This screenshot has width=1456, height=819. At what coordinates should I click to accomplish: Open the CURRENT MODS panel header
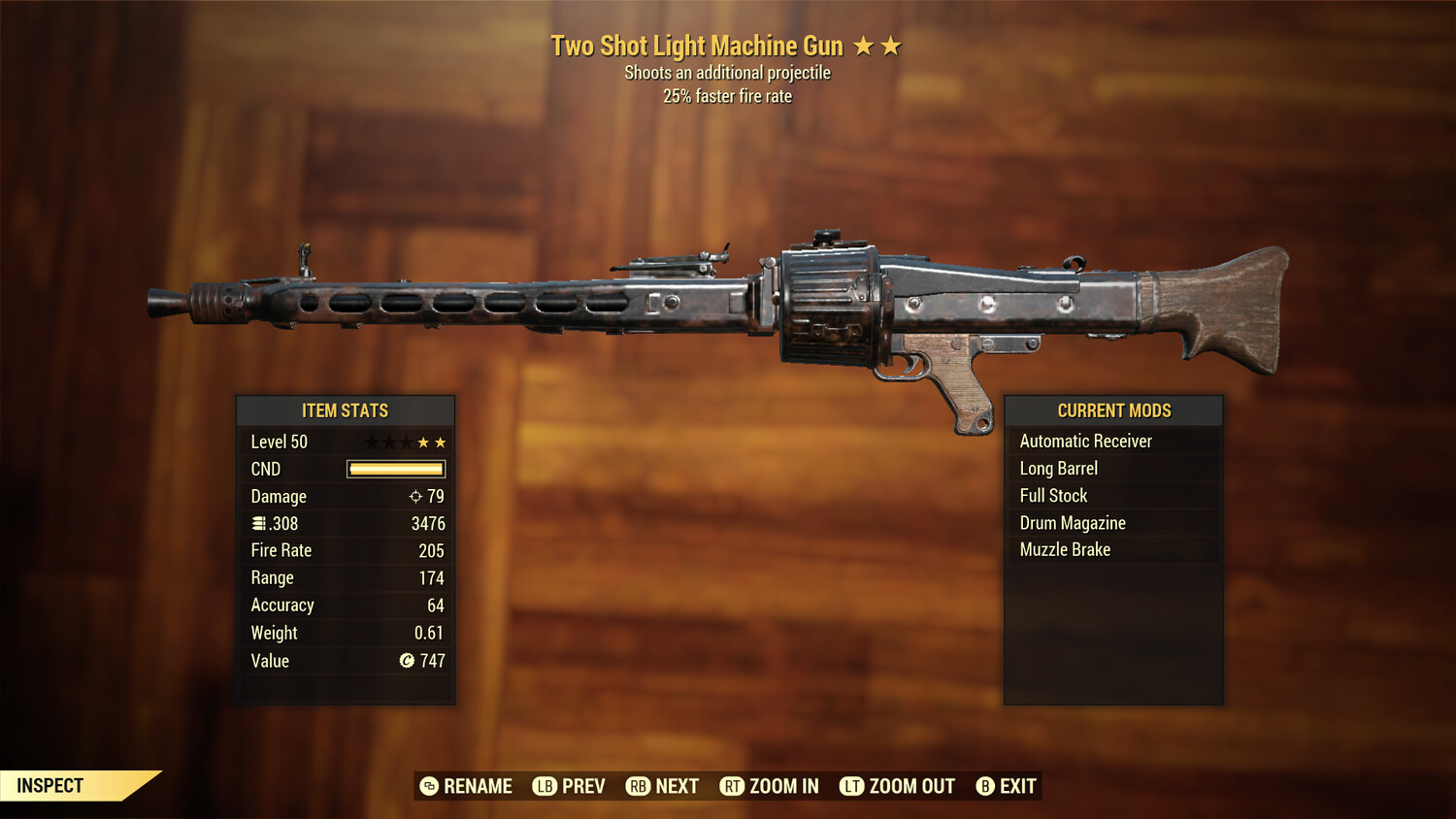(1113, 410)
